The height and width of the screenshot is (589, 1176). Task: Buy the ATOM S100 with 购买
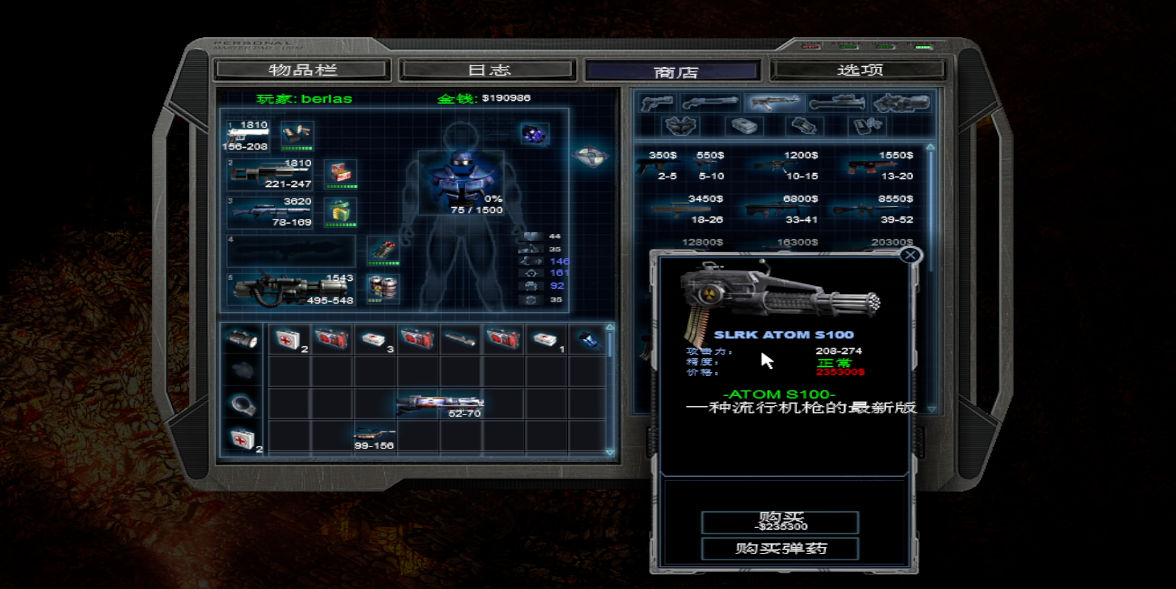(780, 522)
